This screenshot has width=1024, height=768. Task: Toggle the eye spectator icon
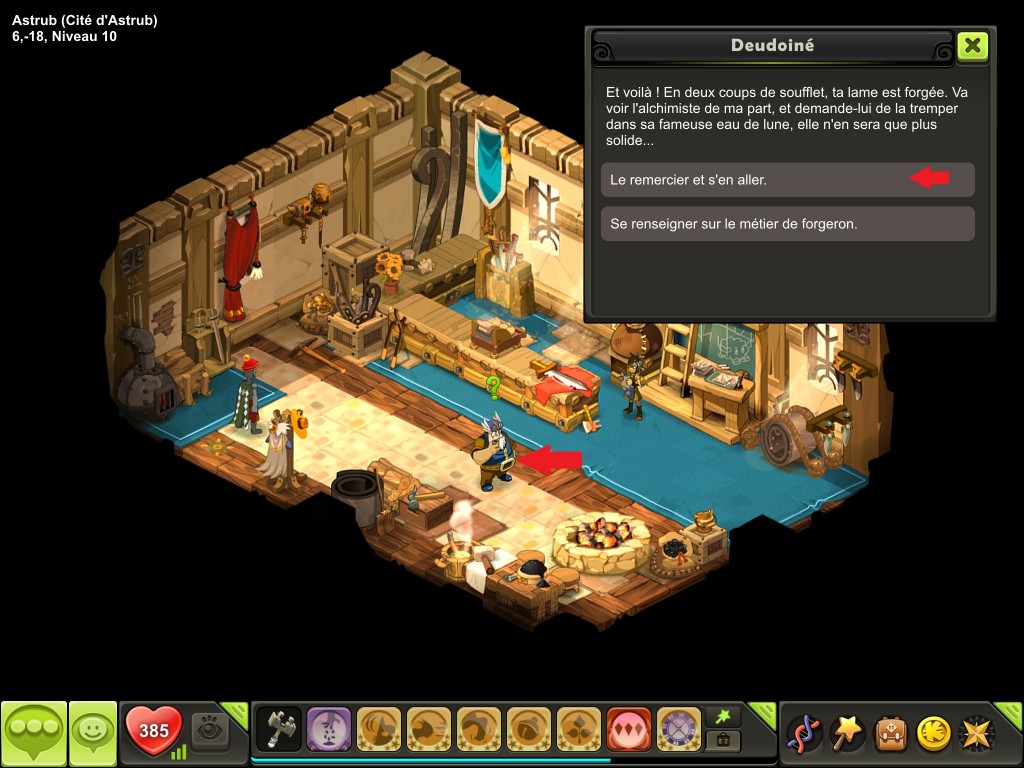click(210, 731)
